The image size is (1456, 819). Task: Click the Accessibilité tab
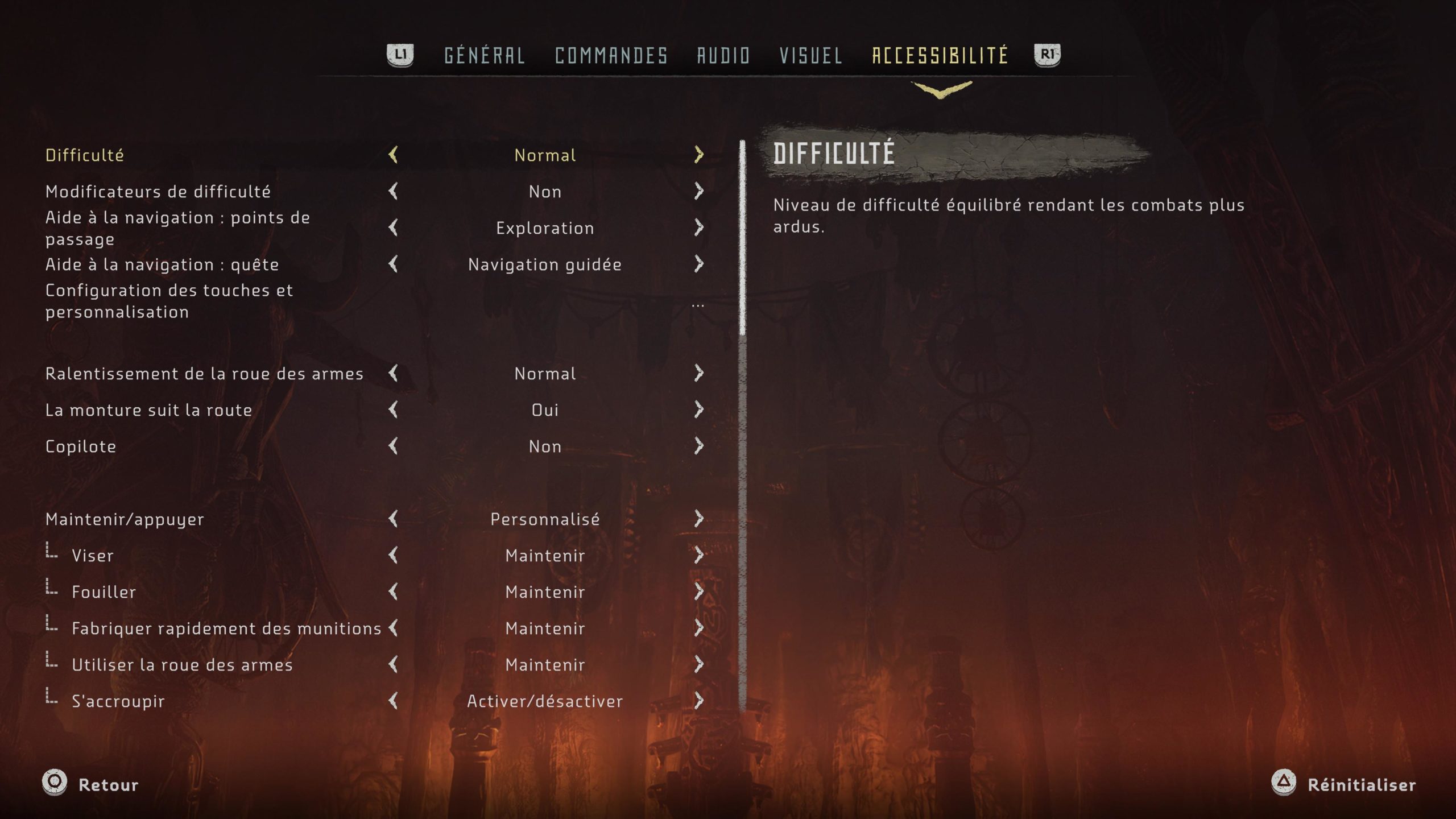(x=940, y=55)
